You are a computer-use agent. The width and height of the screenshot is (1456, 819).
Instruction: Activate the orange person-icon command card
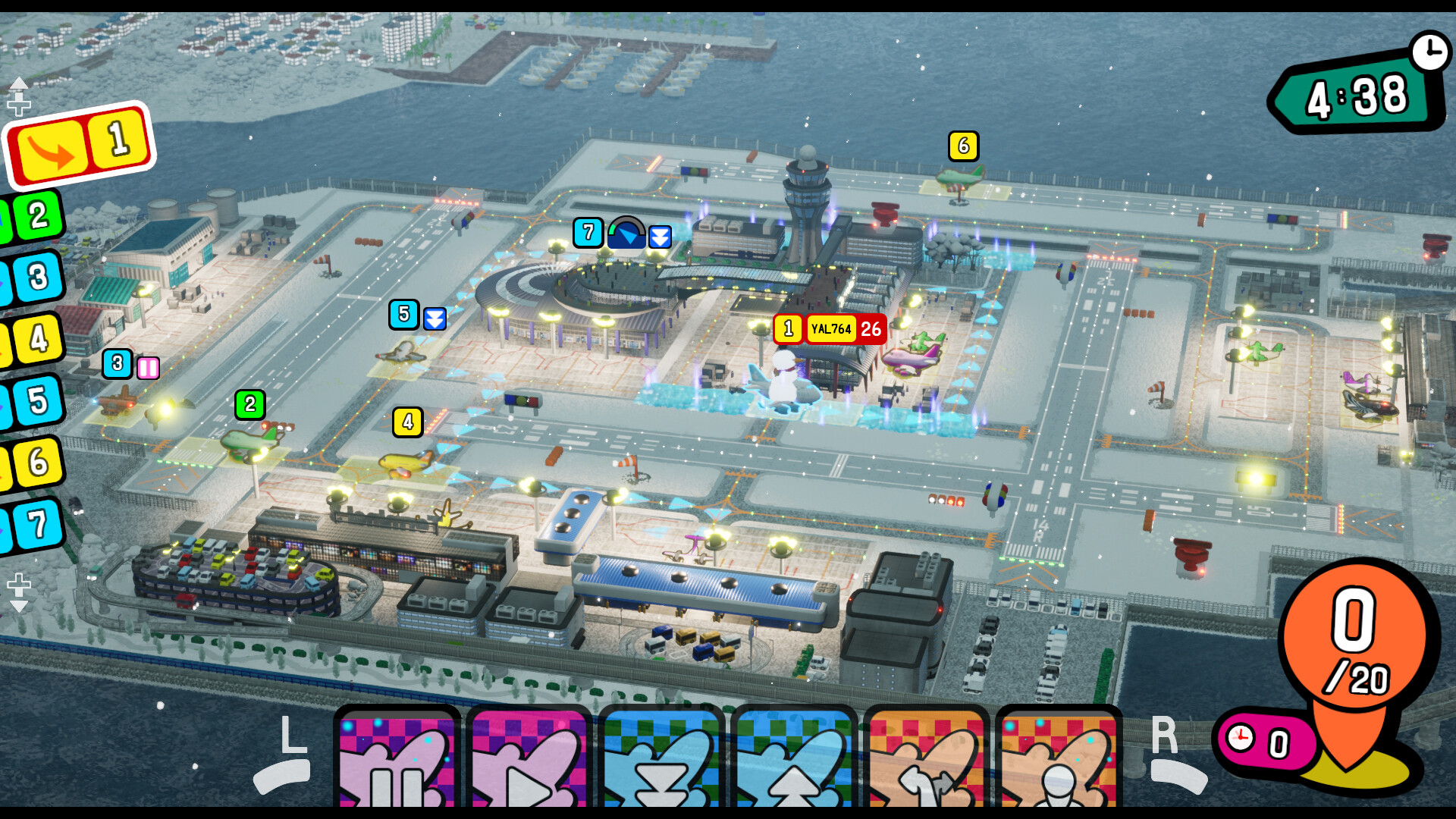coord(1058,758)
